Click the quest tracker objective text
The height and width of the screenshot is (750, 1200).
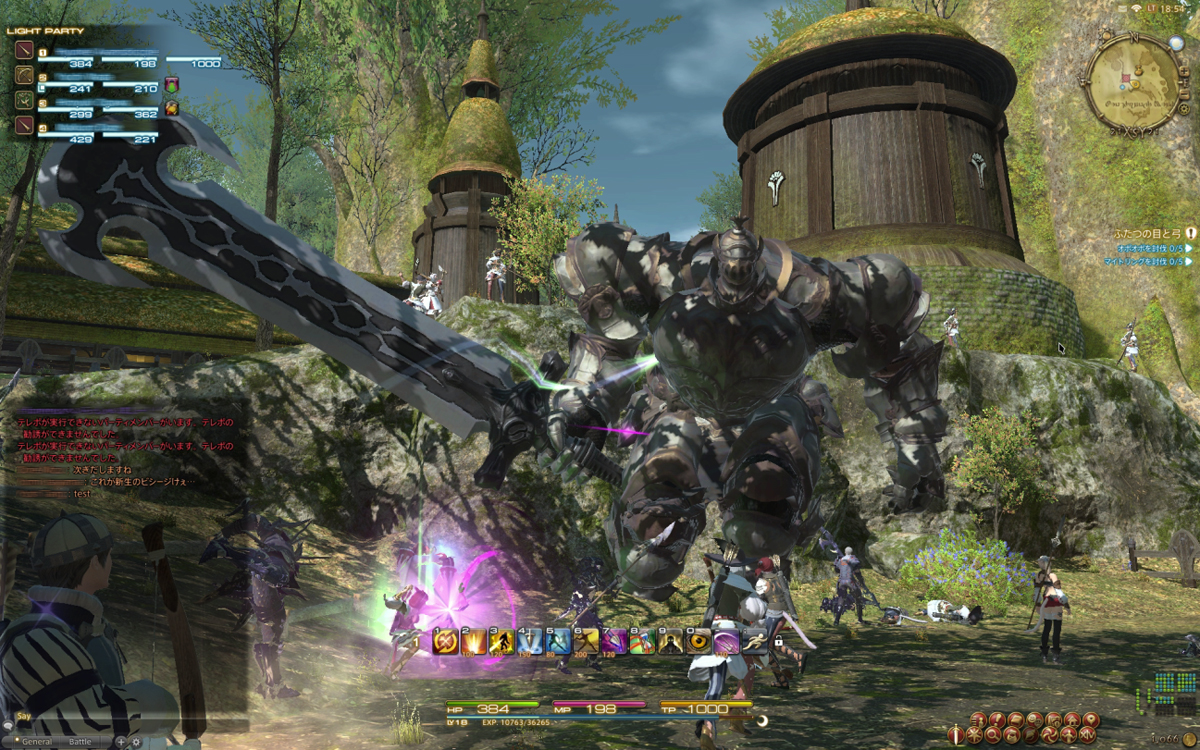click(x=1150, y=247)
